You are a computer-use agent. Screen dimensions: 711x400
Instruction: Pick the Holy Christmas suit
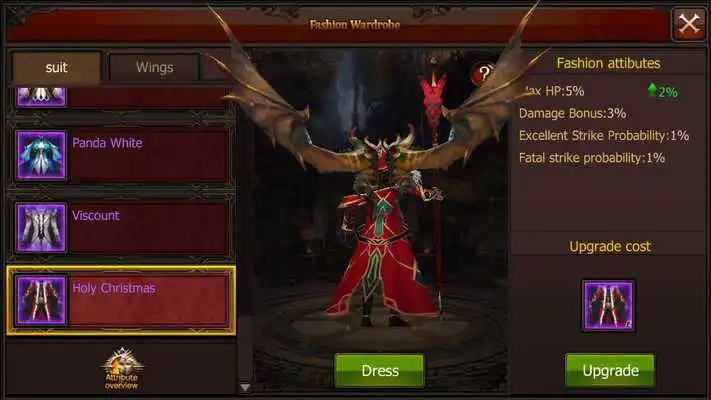coord(120,300)
